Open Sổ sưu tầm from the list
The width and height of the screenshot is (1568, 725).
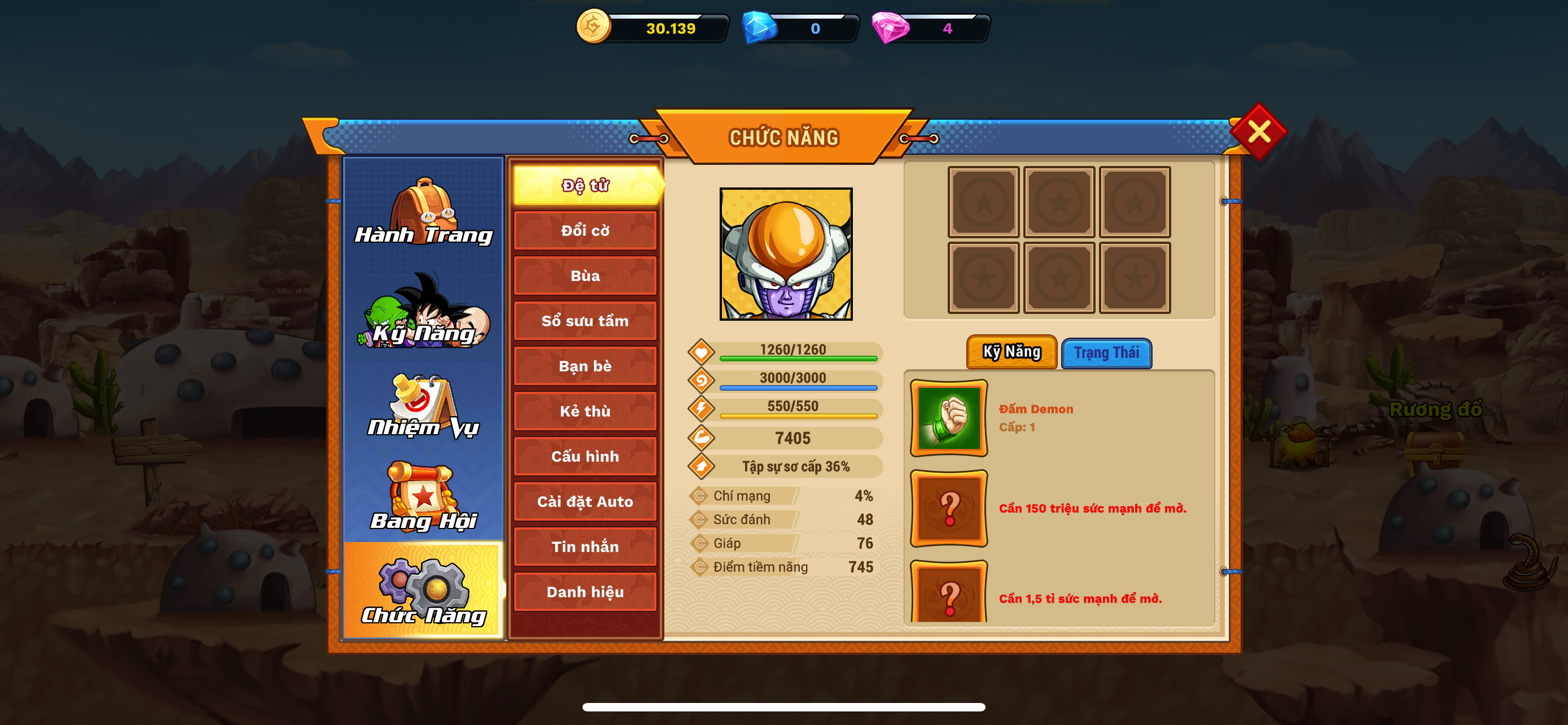coord(584,320)
